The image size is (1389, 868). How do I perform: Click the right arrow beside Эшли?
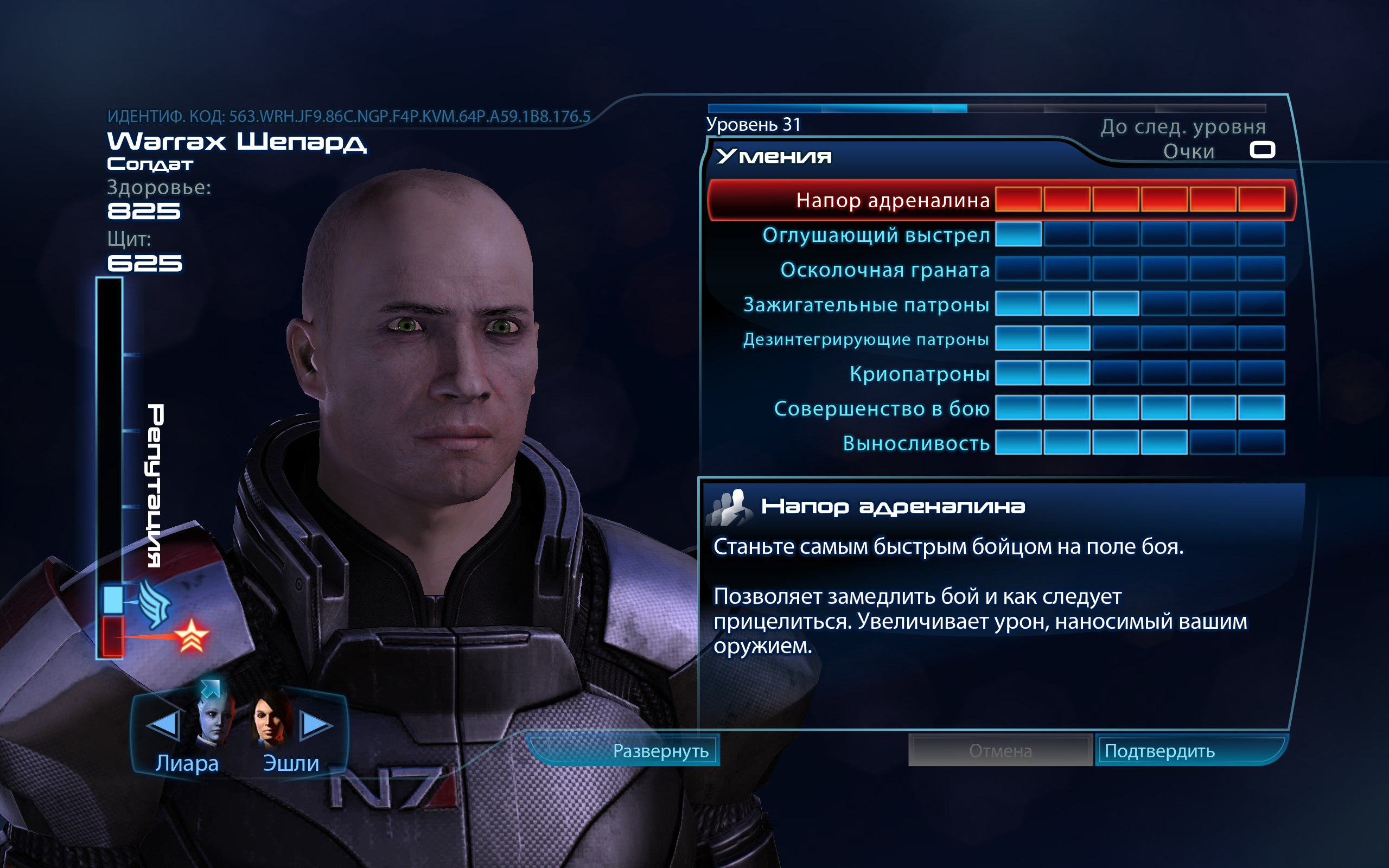click(x=315, y=724)
